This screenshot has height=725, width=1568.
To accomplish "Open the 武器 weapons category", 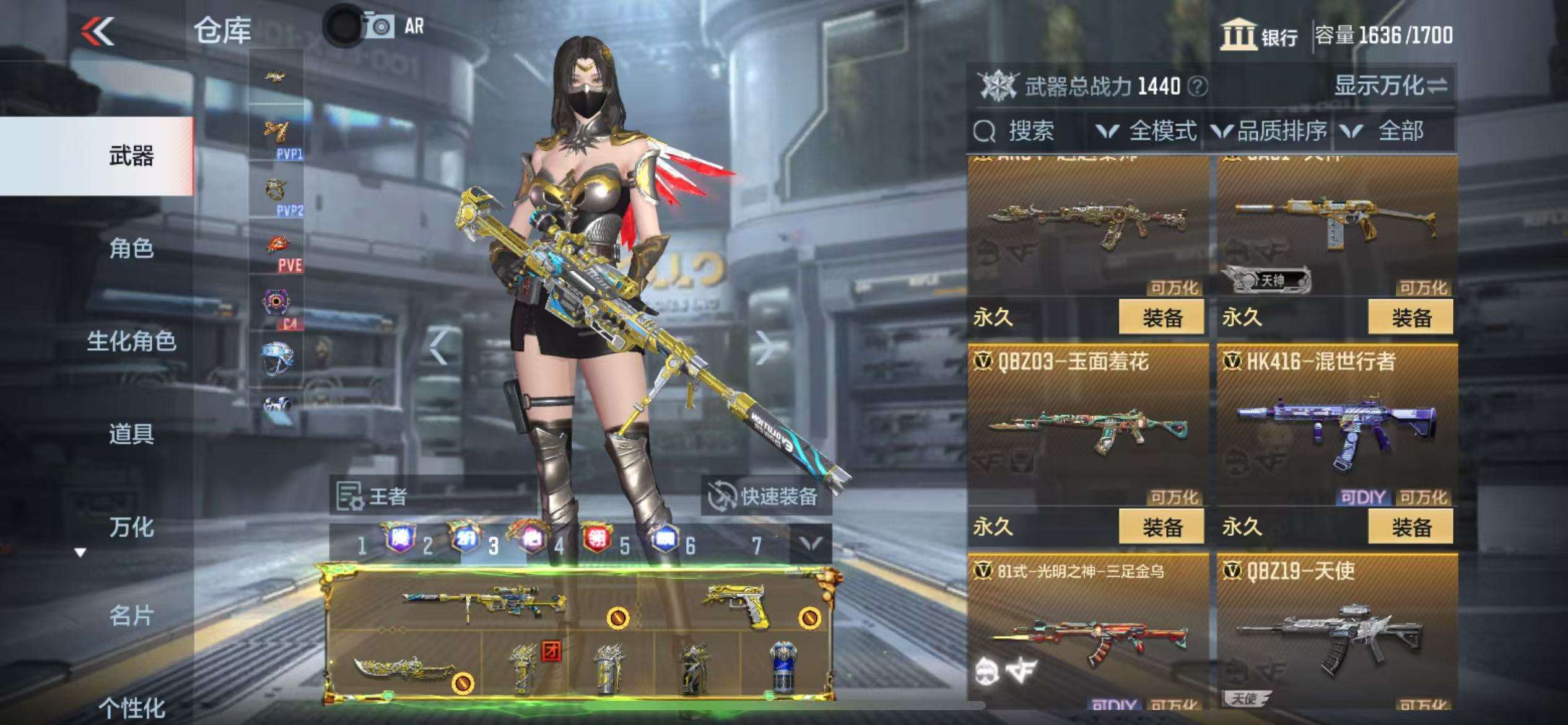I will (x=131, y=156).
